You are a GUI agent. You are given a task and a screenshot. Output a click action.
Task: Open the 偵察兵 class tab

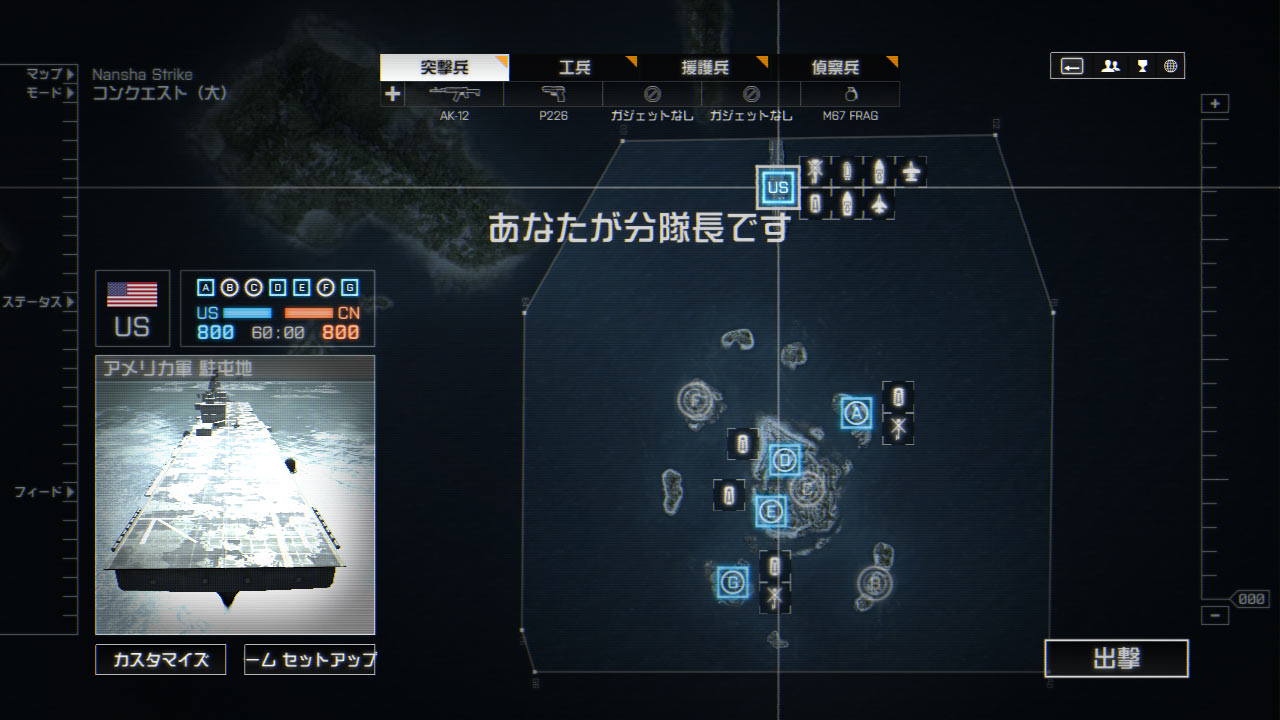tap(835, 68)
